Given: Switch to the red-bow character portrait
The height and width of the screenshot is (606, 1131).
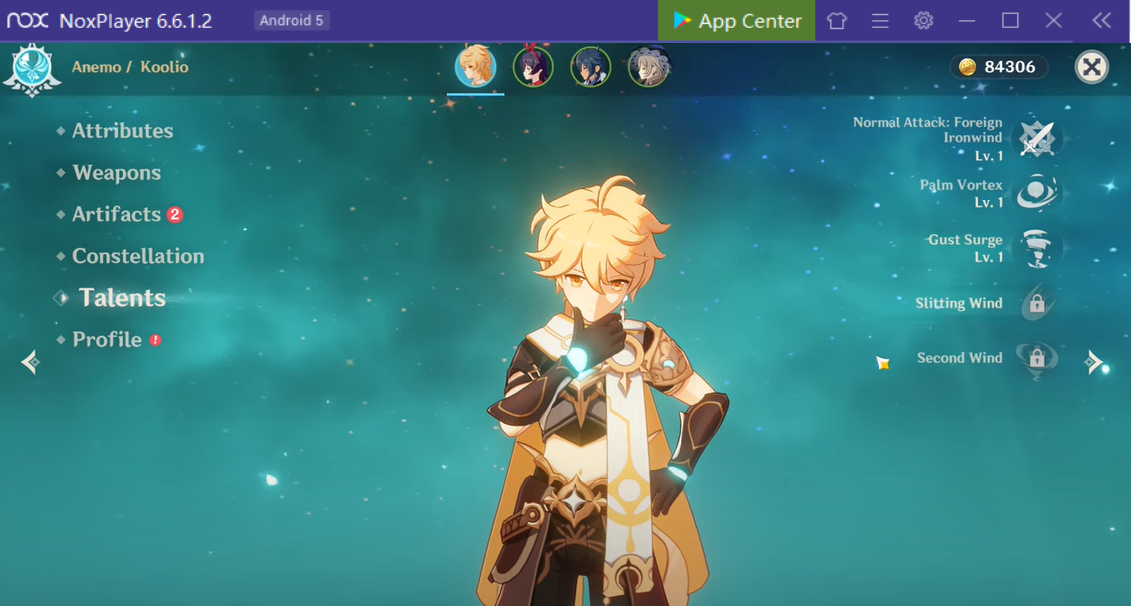Looking at the screenshot, I should [533, 67].
